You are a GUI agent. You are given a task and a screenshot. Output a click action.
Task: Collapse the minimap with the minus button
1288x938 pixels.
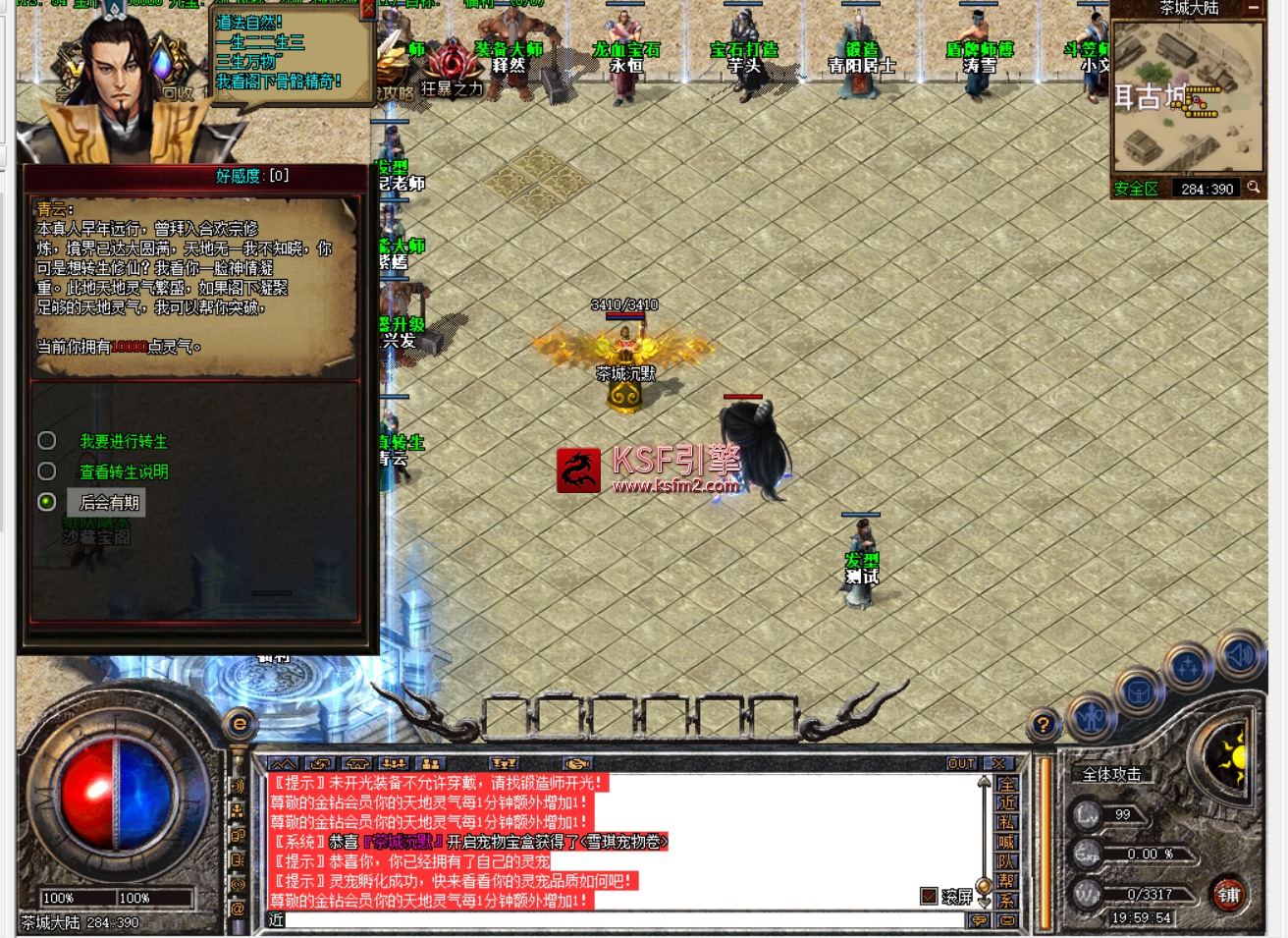1254,8
